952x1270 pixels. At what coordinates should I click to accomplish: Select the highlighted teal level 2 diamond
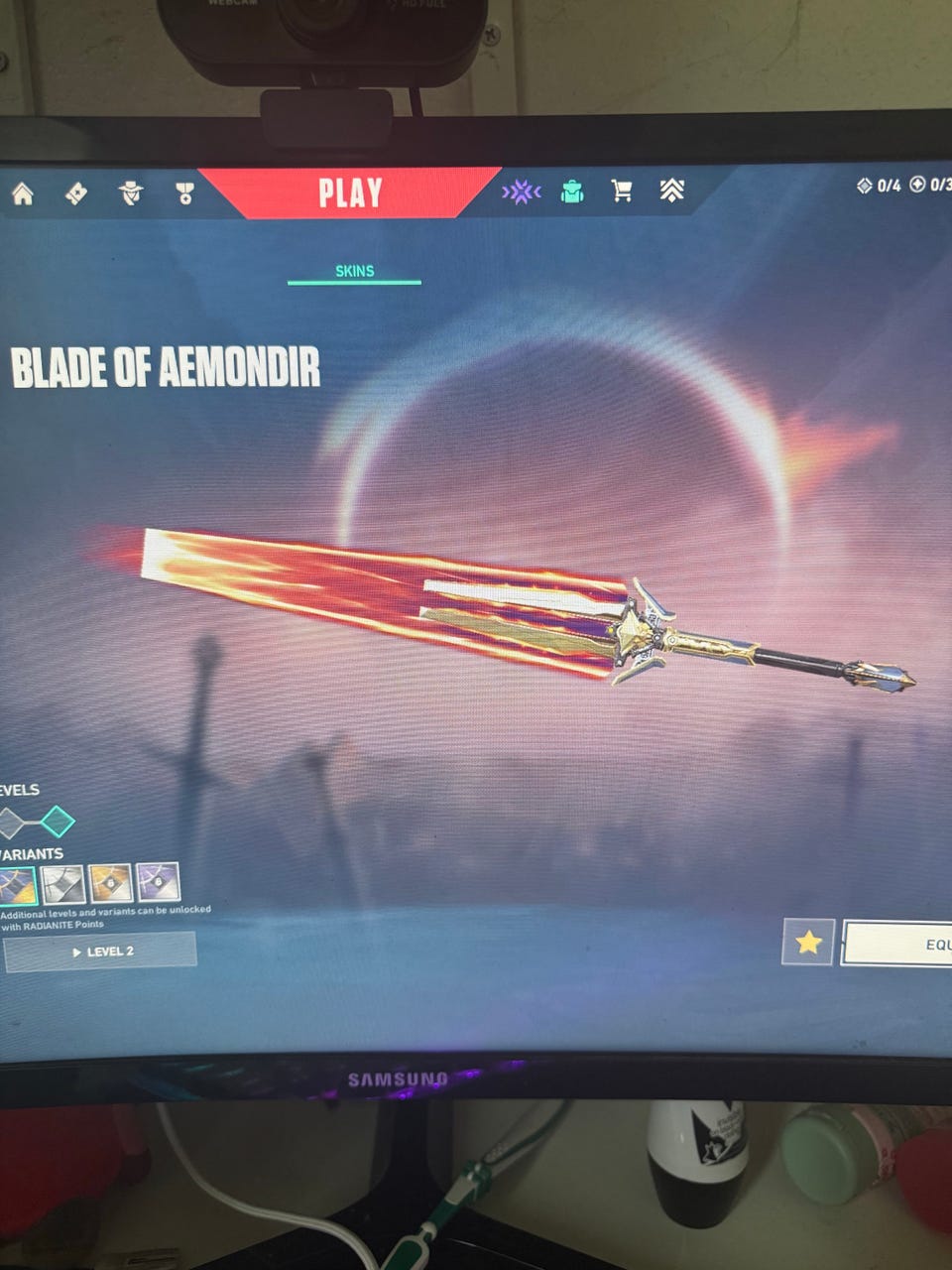59,822
